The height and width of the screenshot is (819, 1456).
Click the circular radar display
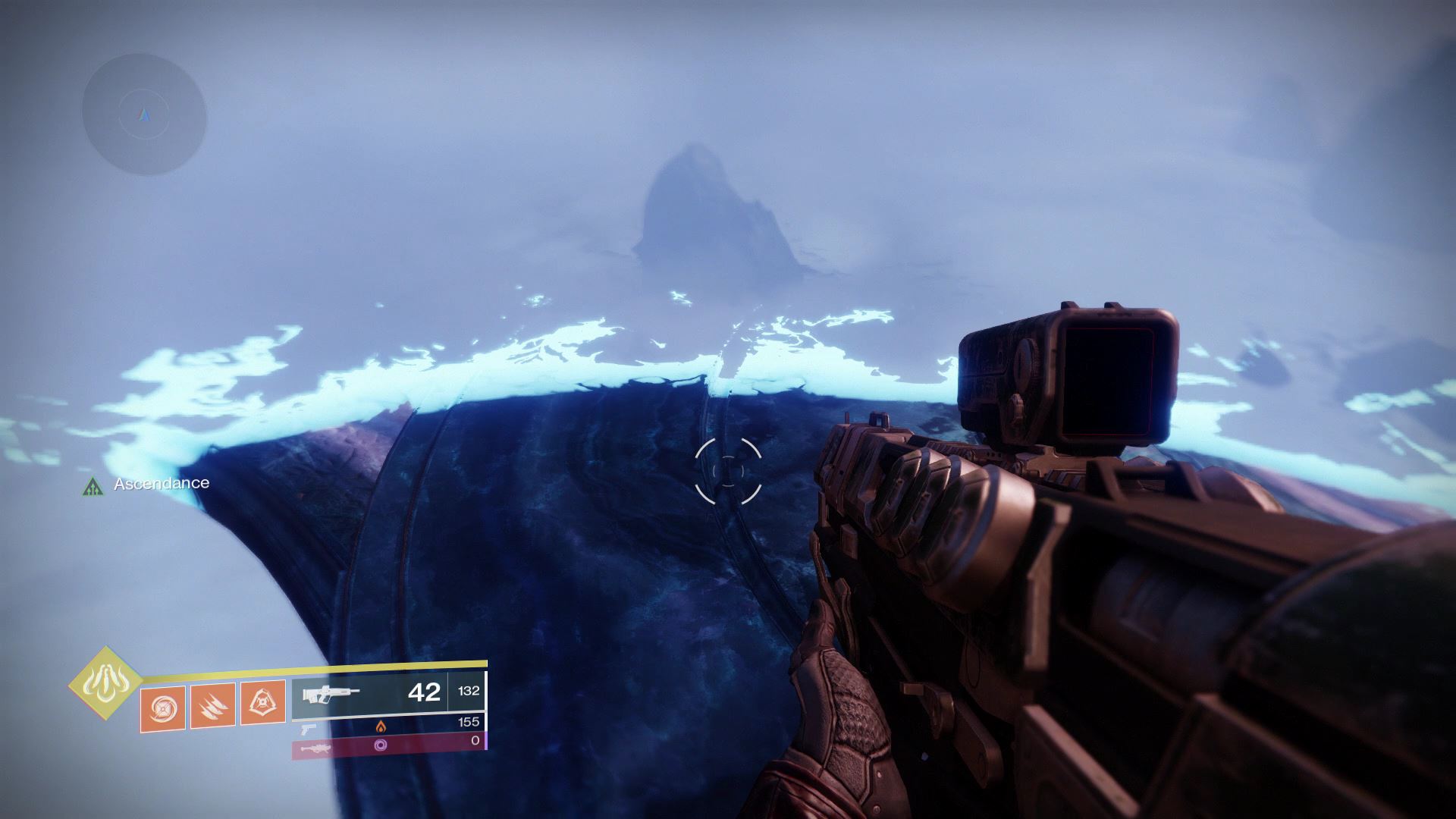(x=144, y=115)
